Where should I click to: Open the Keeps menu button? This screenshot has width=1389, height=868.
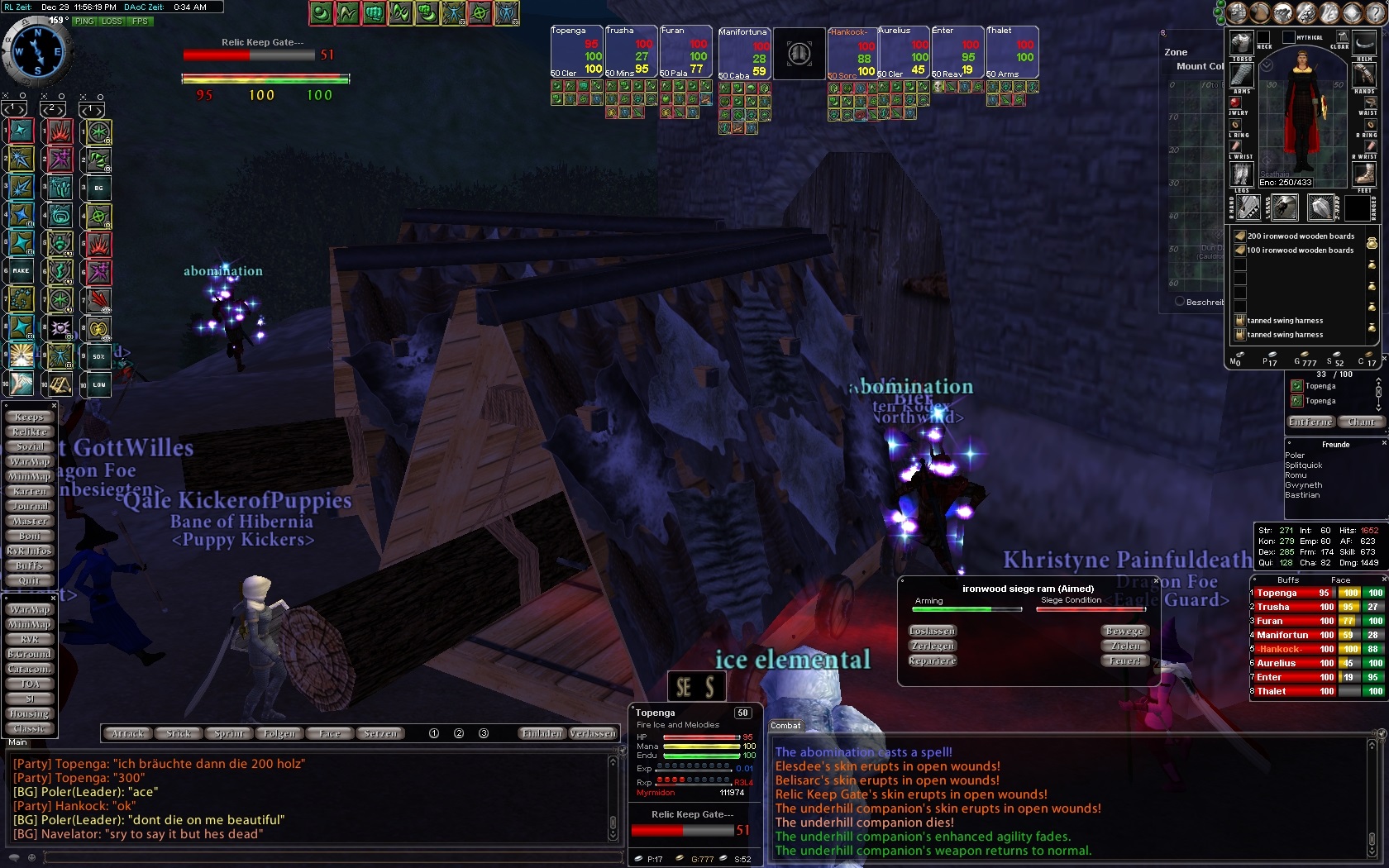30,417
